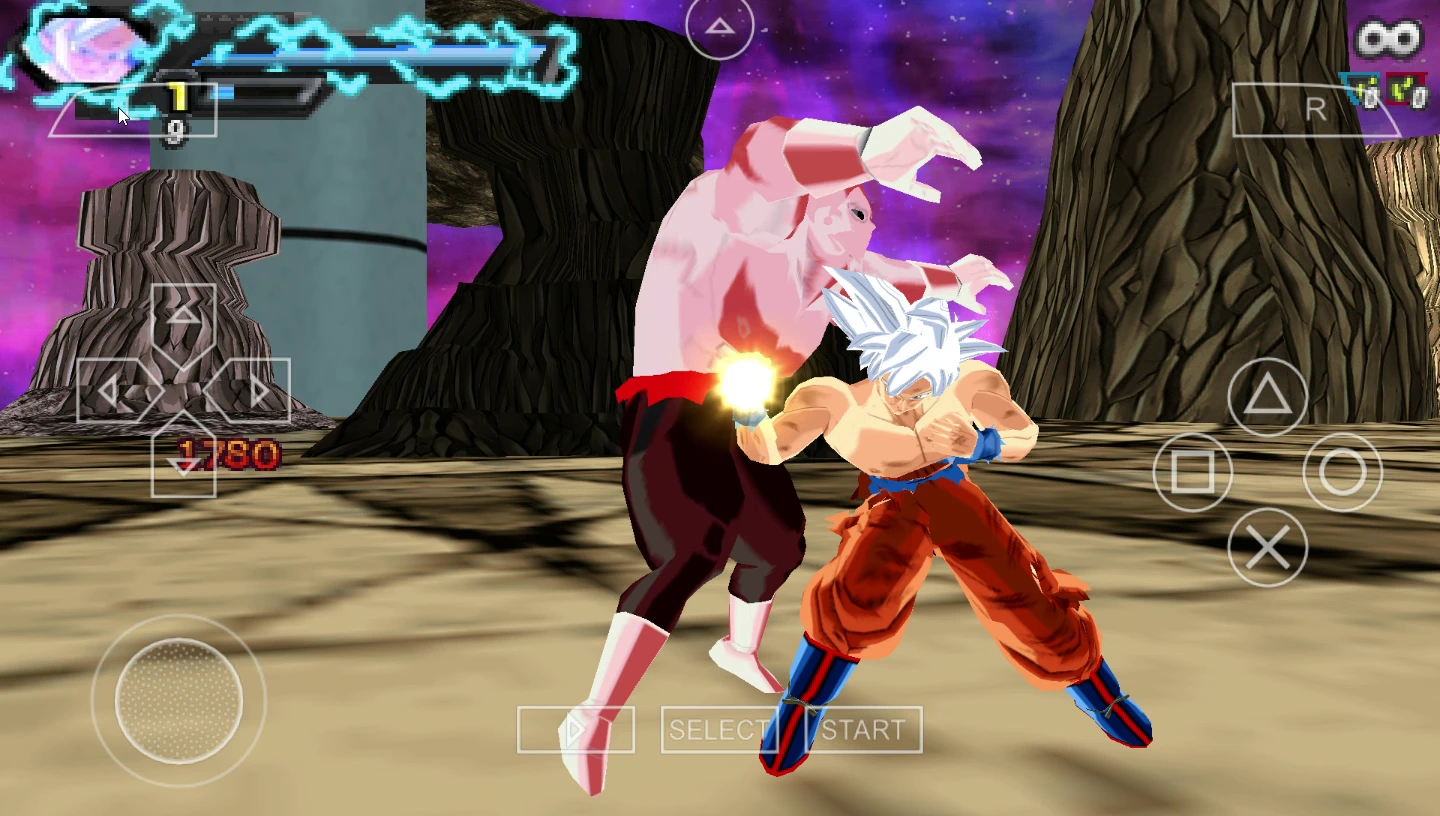
Task: Tap the SELECT touch button
Action: [x=719, y=730]
